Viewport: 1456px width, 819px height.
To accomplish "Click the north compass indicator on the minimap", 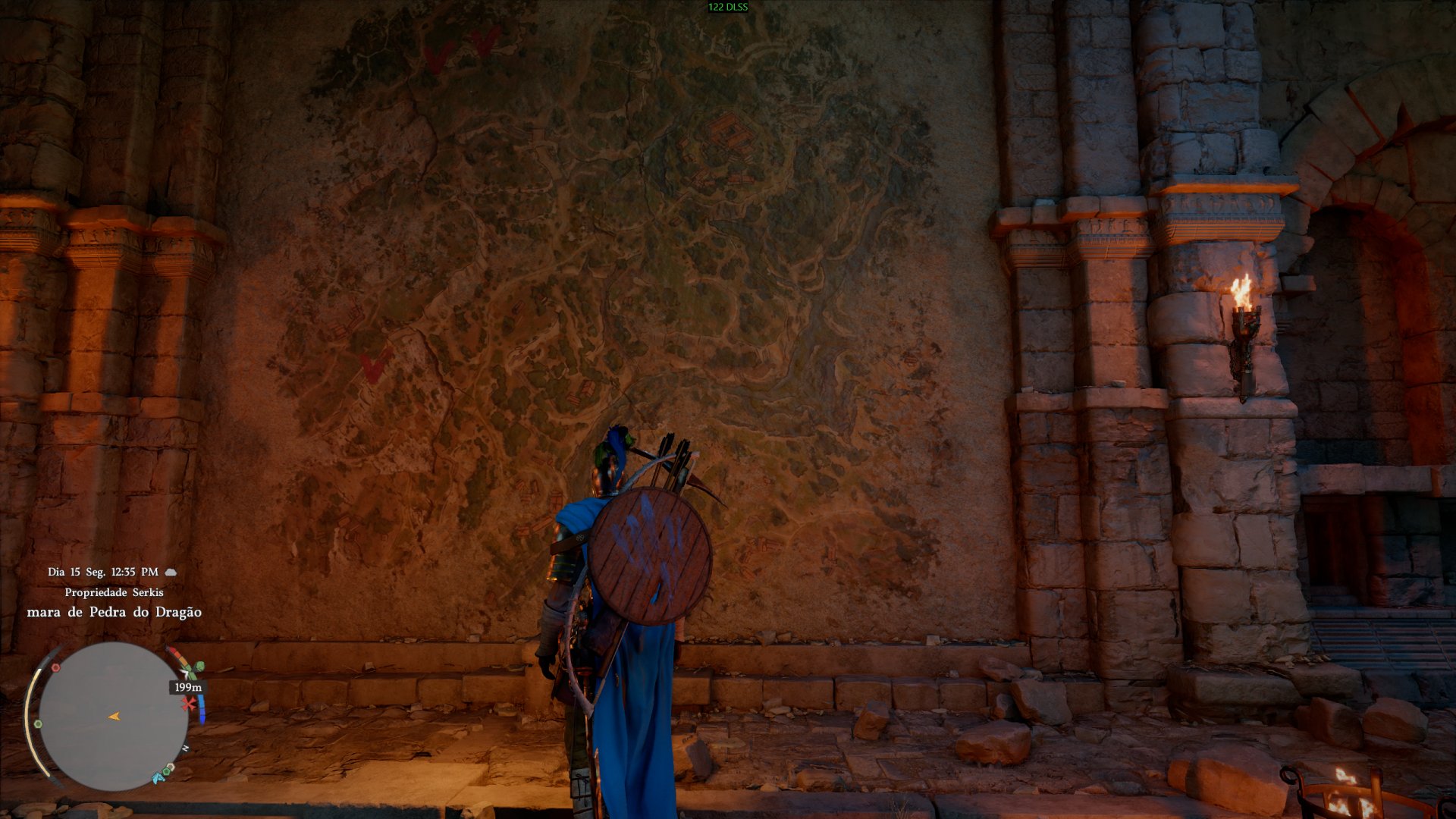I will pyautogui.click(x=185, y=748).
